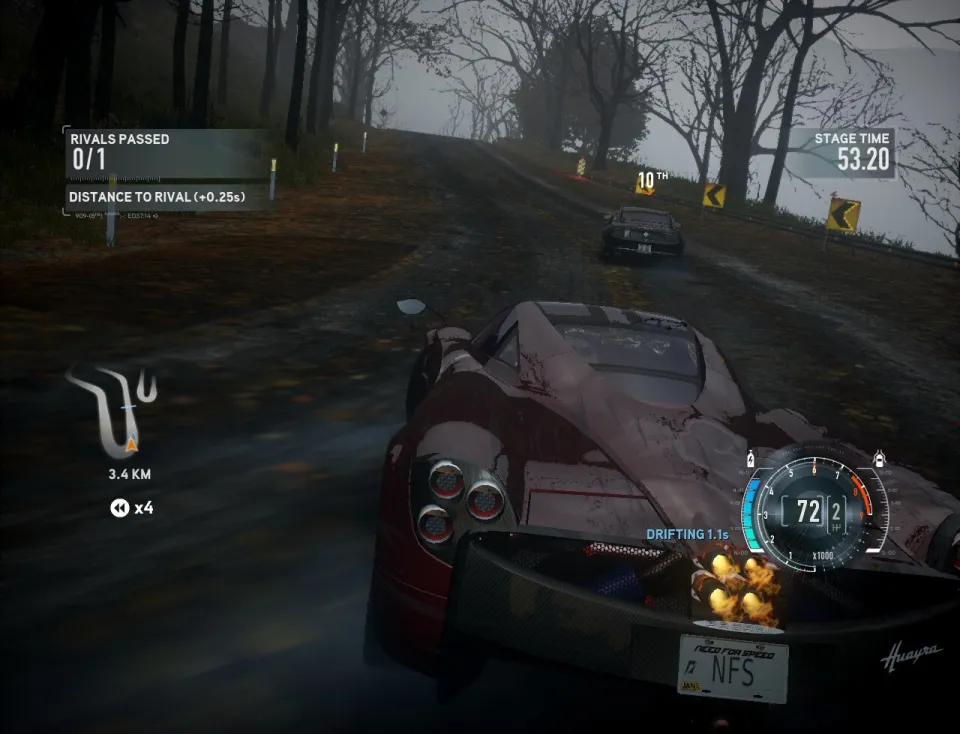This screenshot has height=734, width=960.
Task: Select the player arrow on the minimap
Action: (x=131, y=443)
